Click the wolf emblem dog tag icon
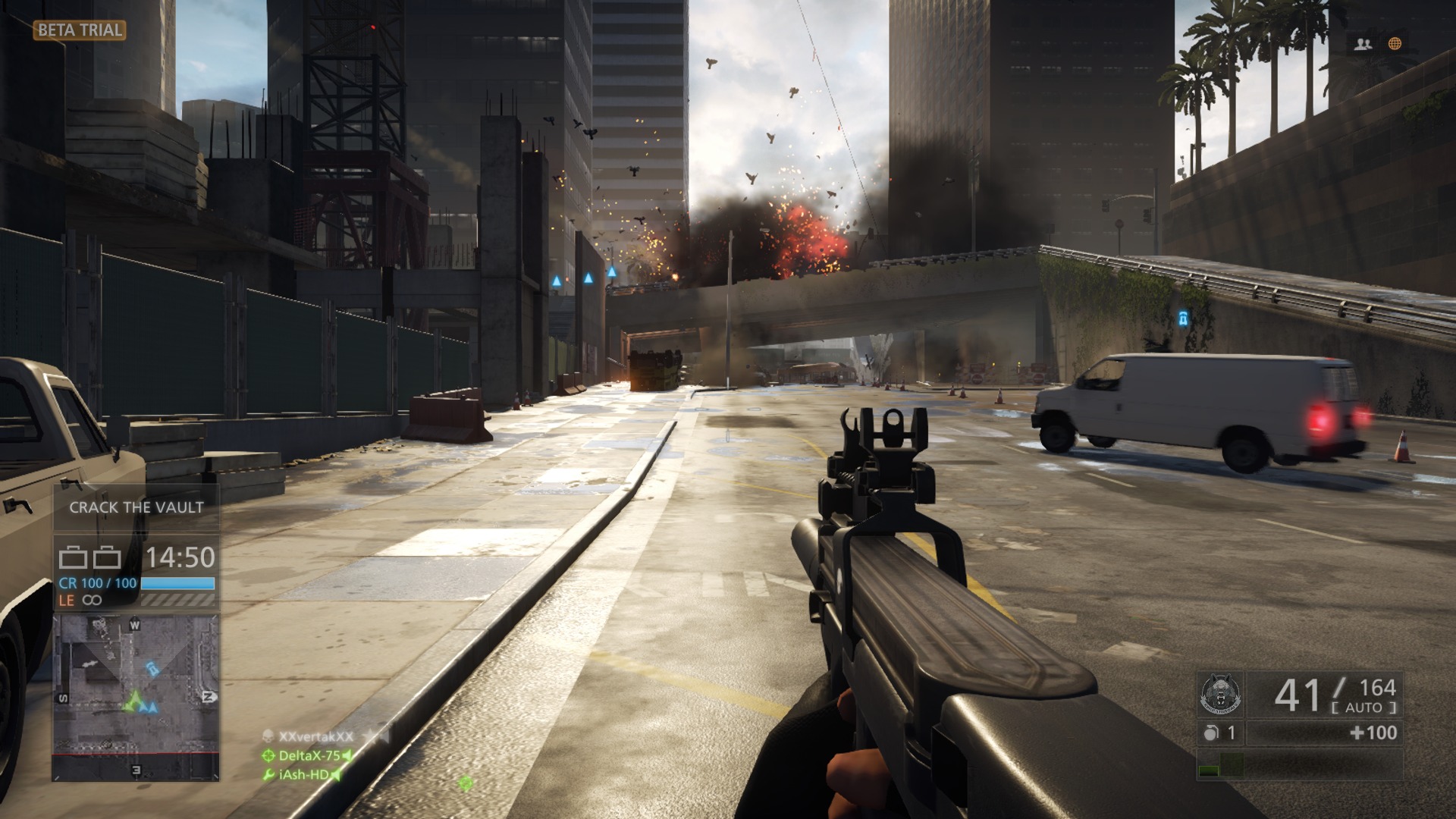 (x=1221, y=693)
